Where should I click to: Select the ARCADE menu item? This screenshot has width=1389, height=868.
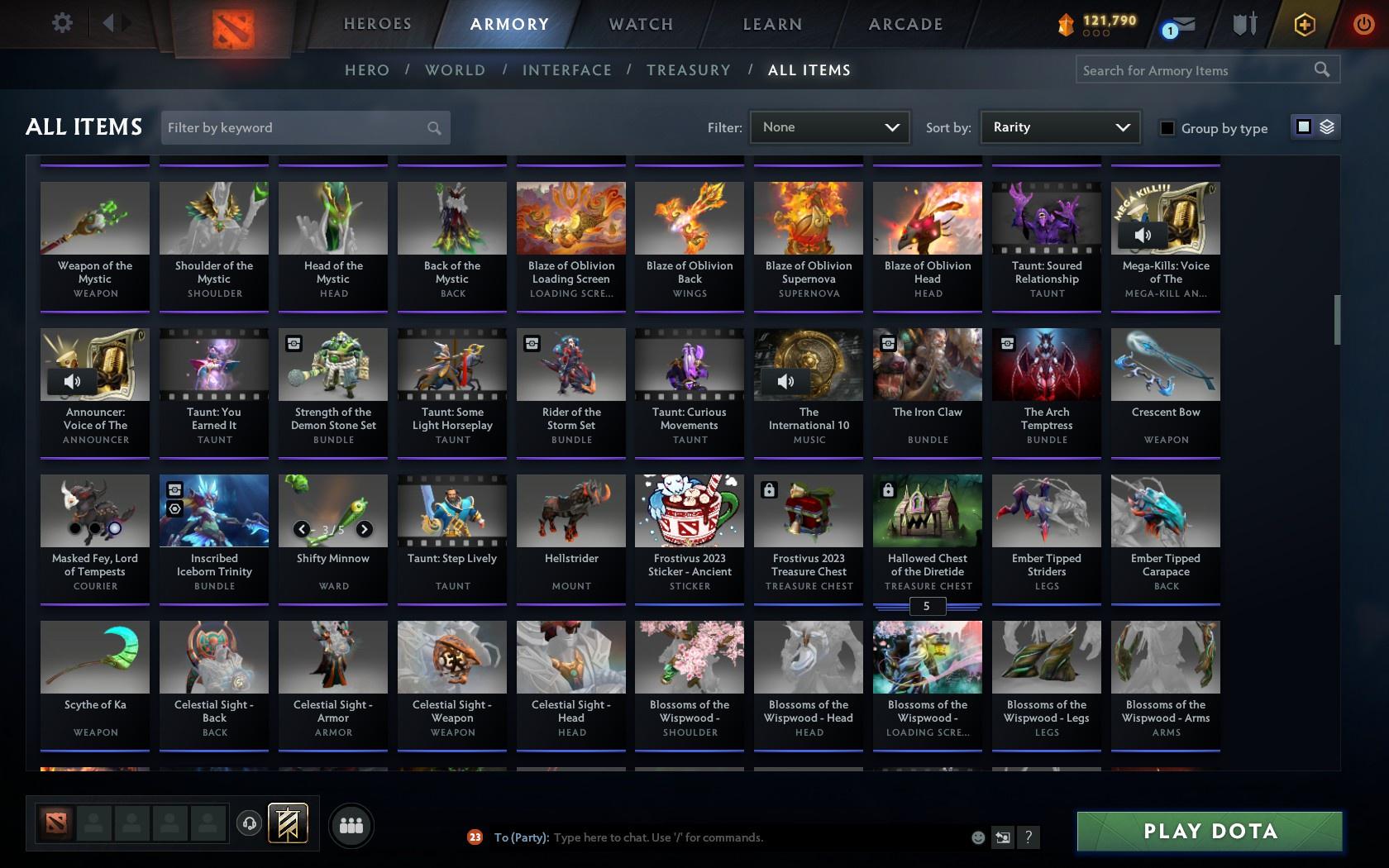coord(904,24)
